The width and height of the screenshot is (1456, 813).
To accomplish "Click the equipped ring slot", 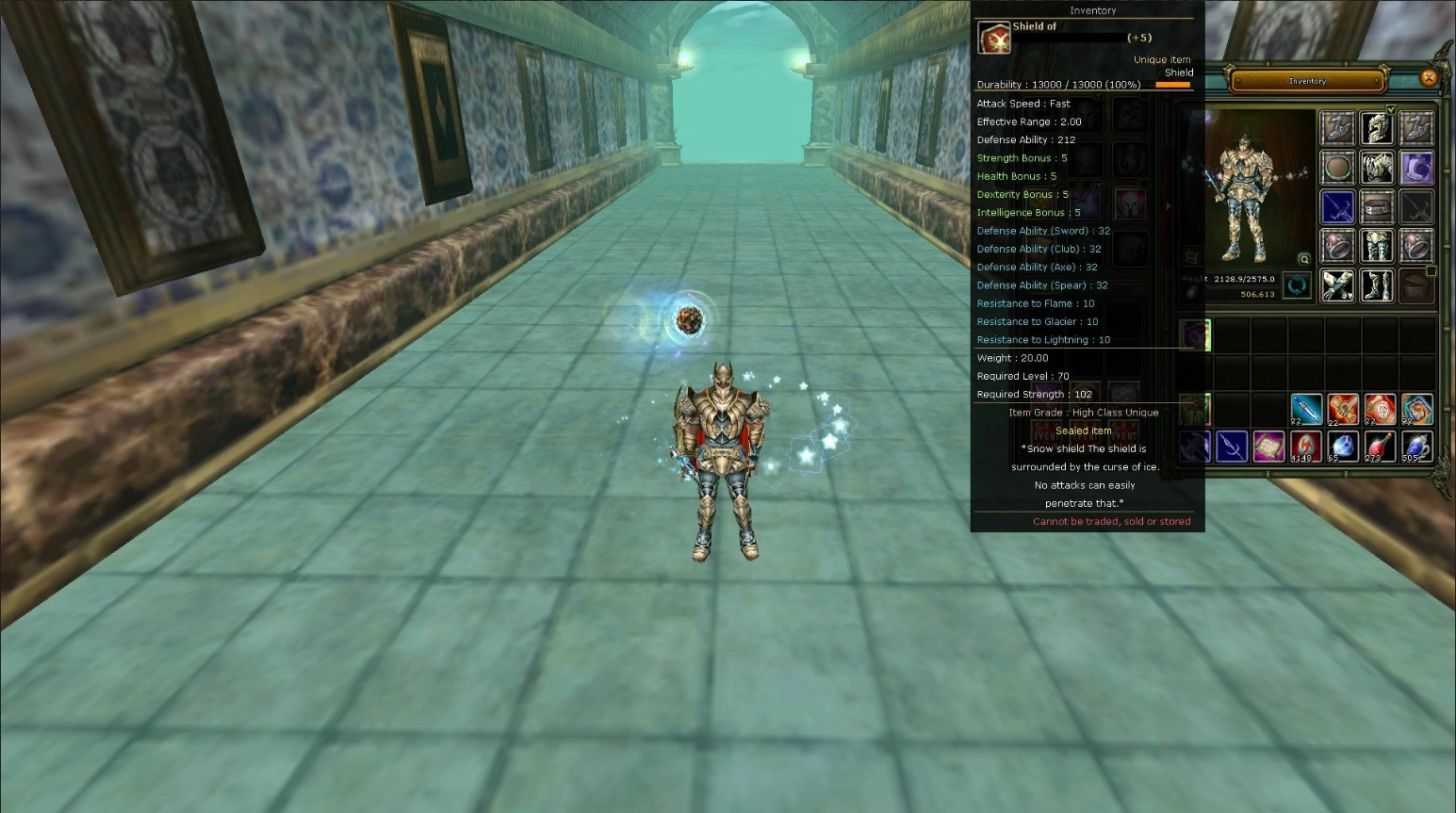I will tap(1337, 245).
